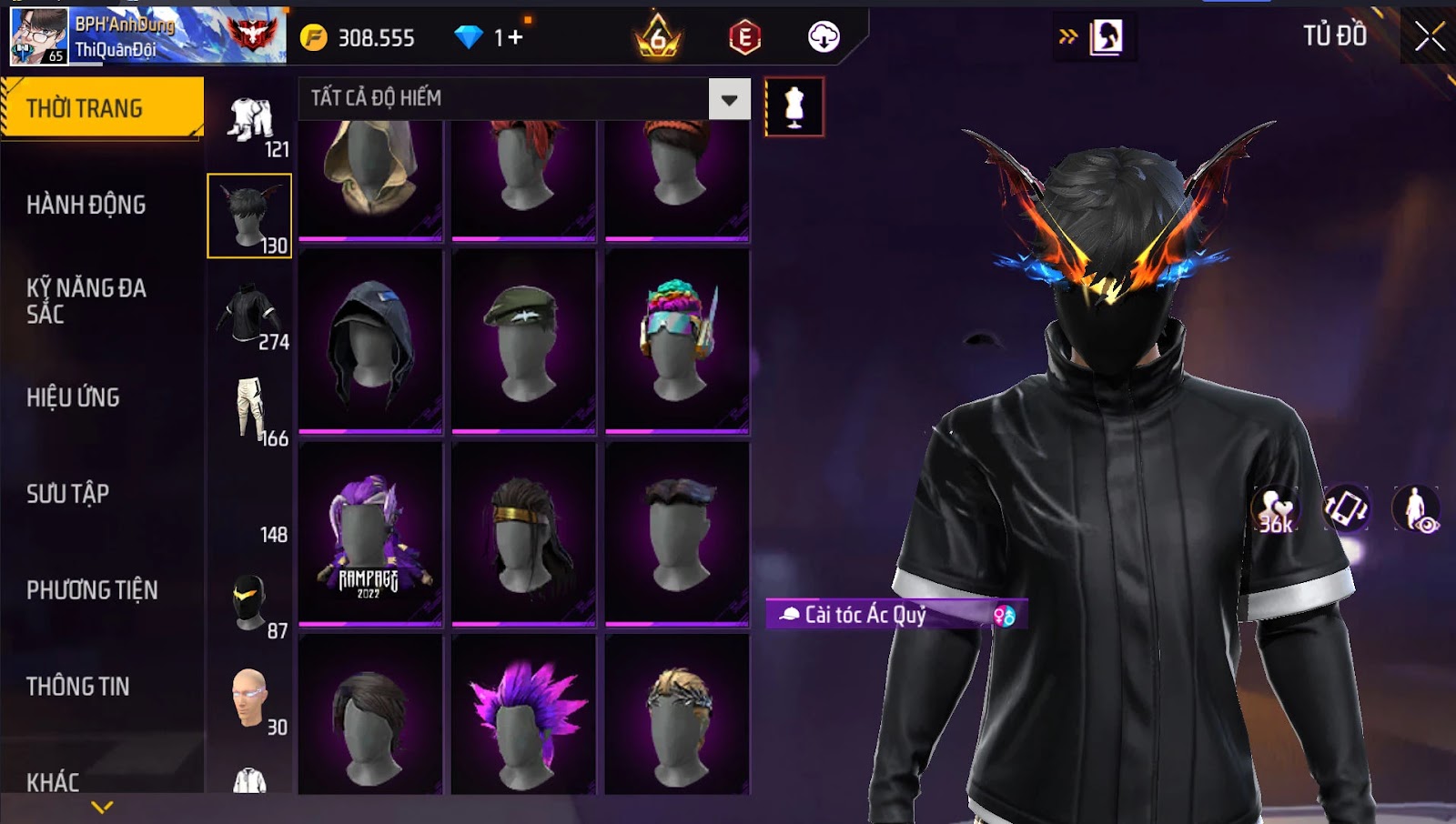
Task: Open the TẤT CẢ ĐỘ HIẾM rarity dropdown
Action: [729, 99]
